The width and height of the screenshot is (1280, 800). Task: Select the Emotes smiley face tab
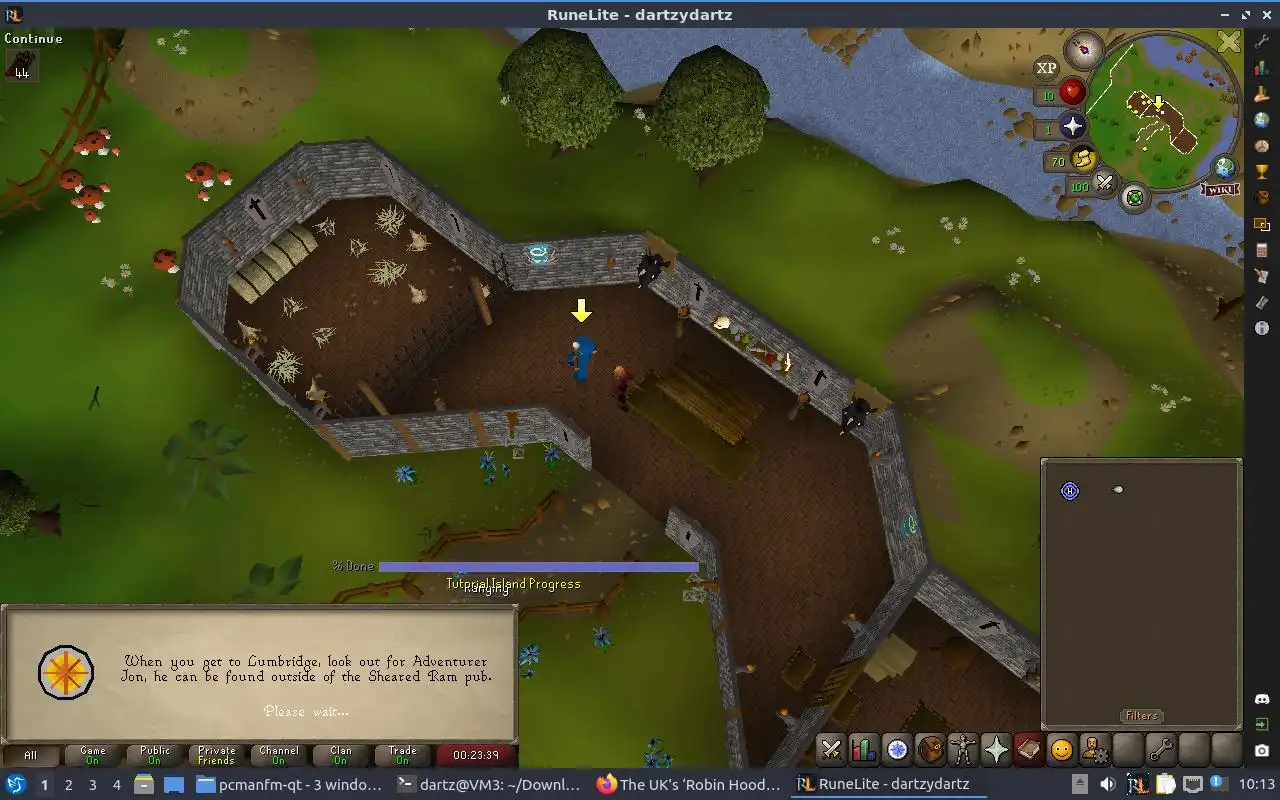[x=1061, y=749]
